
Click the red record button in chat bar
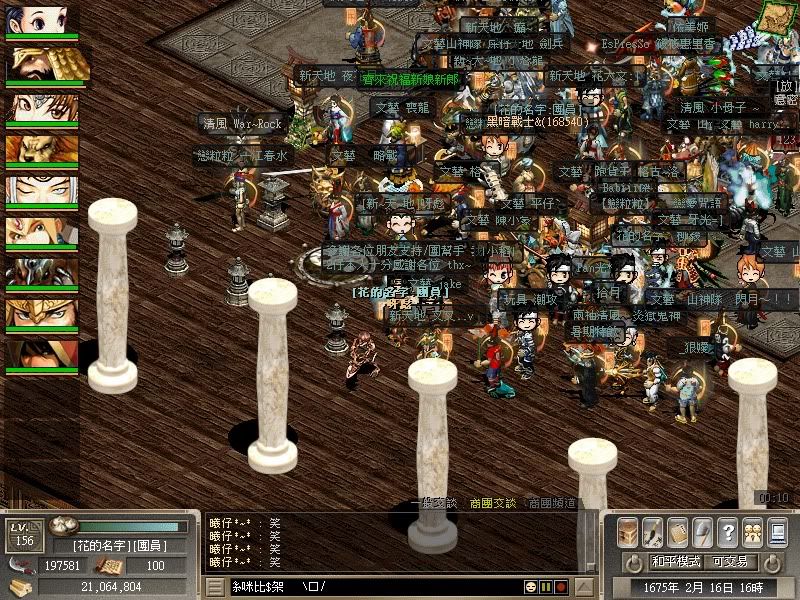point(561,586)
